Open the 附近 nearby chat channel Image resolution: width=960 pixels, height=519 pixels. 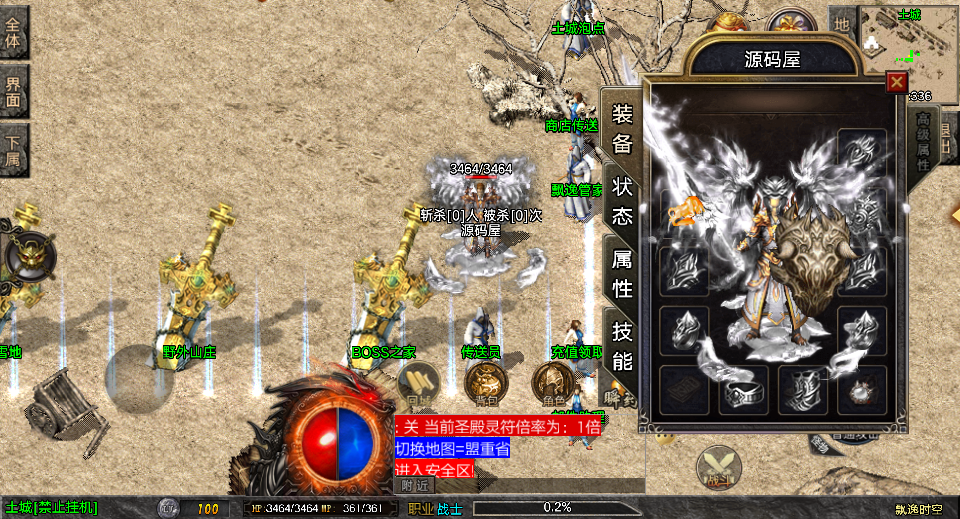(416, 485)
